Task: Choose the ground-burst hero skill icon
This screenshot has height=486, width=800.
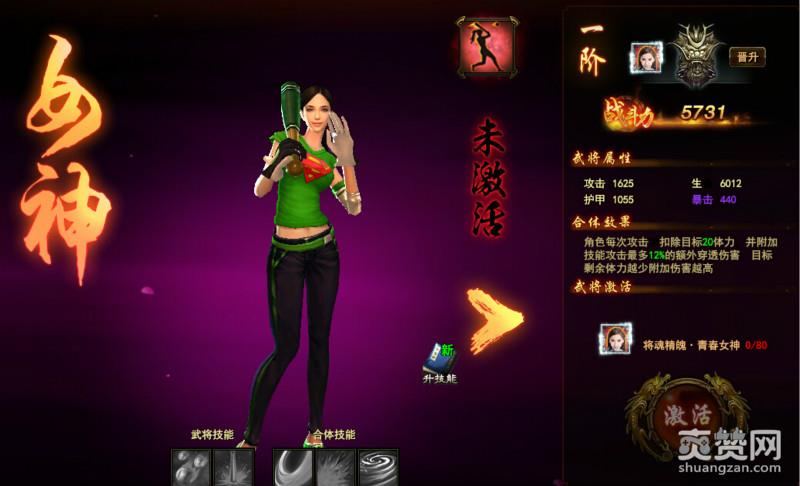Action: click(233, 467)
